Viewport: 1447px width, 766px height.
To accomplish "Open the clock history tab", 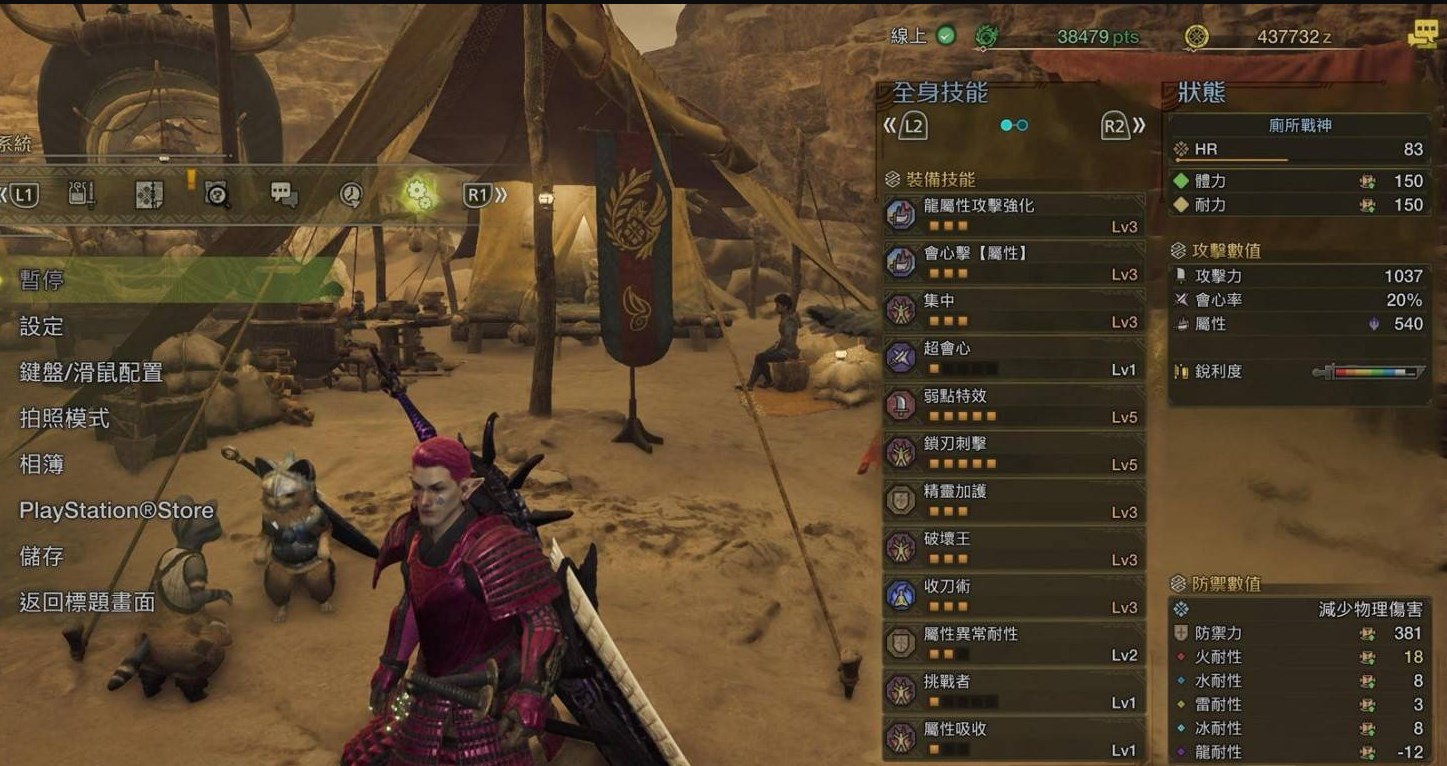I will 351,194.
